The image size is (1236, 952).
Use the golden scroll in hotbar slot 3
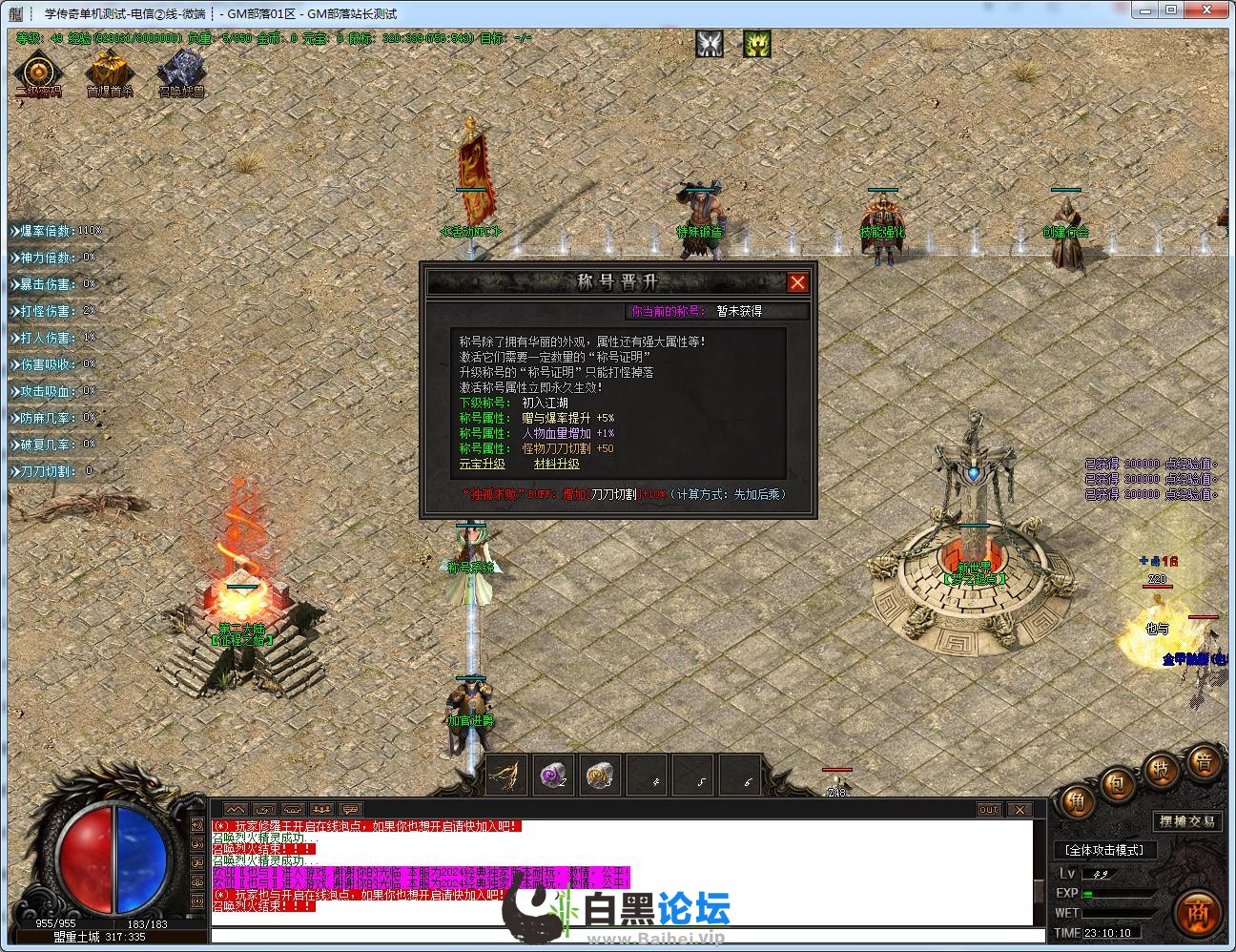point(599,776)
